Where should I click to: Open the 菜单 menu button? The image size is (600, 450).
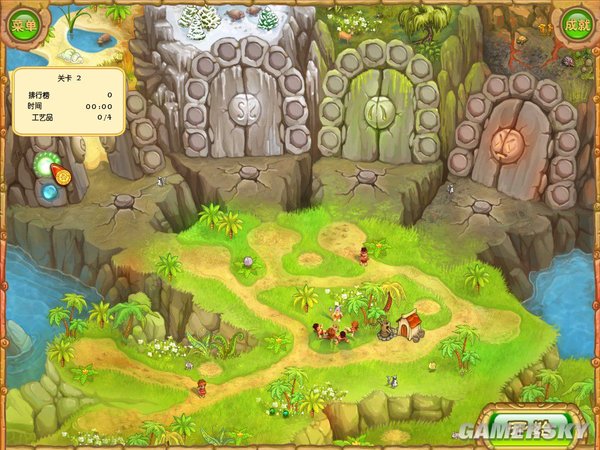23,23
